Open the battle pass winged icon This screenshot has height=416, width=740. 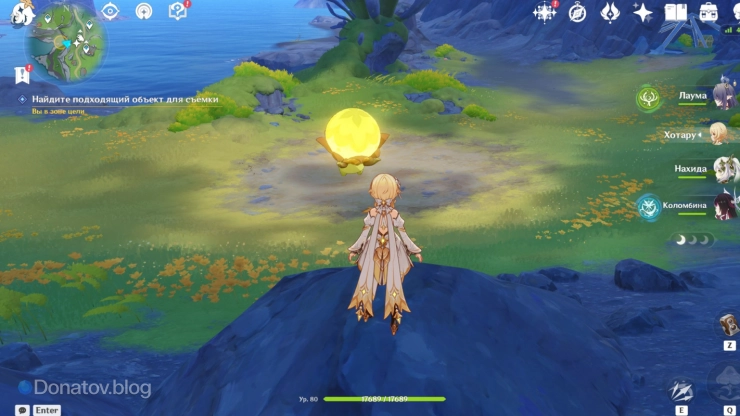[609, 12]
